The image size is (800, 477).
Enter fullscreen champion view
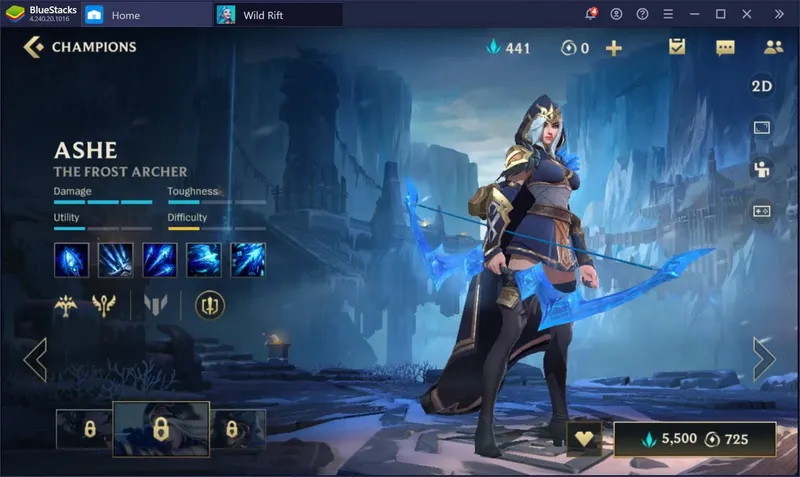tap(762, 128)
